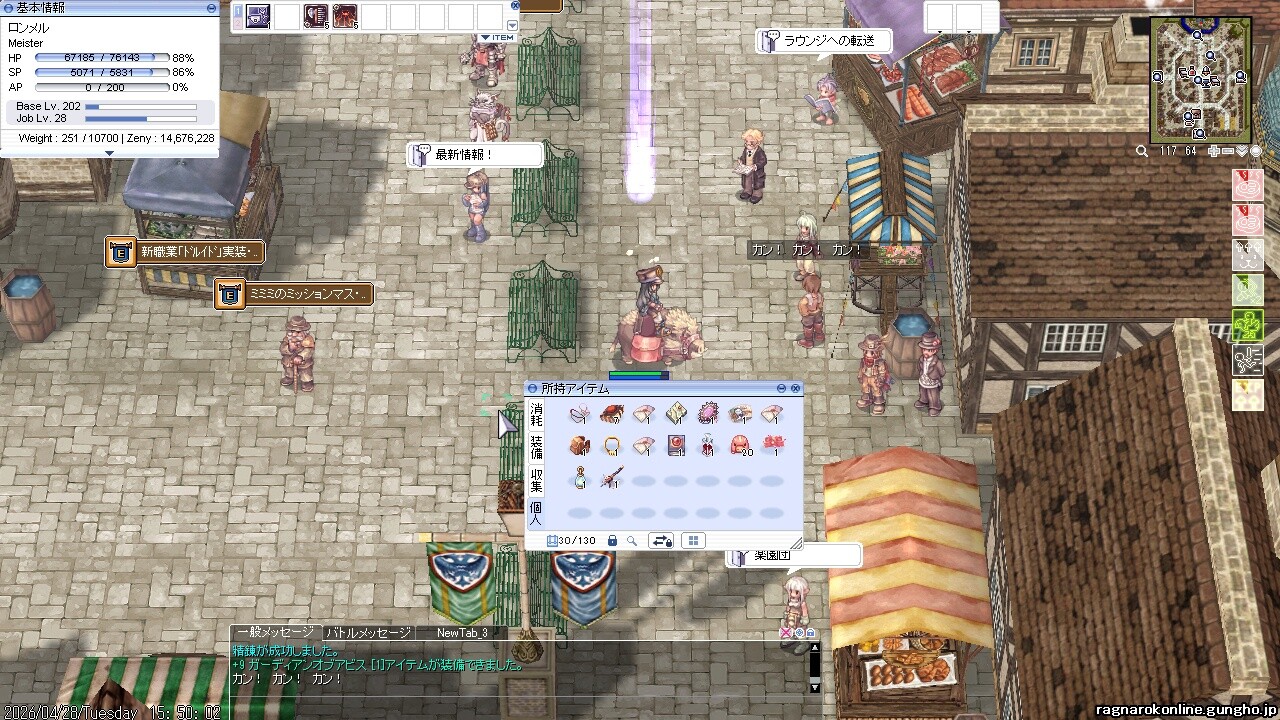1280x720 pixels.
Task: Minimize the inventory window
Action: coord(782,388)
